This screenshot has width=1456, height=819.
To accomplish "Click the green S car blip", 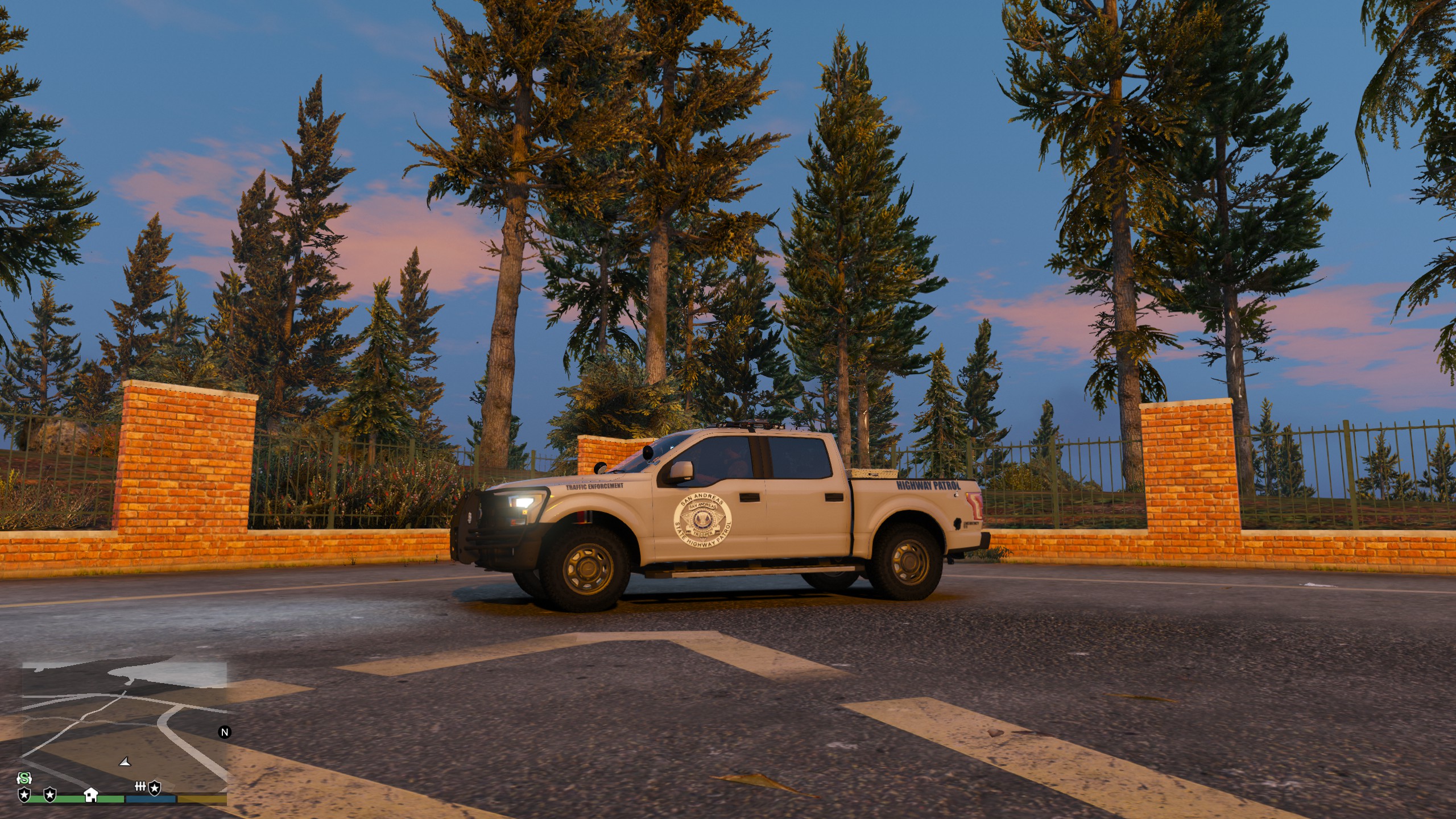I will (24, 778).
